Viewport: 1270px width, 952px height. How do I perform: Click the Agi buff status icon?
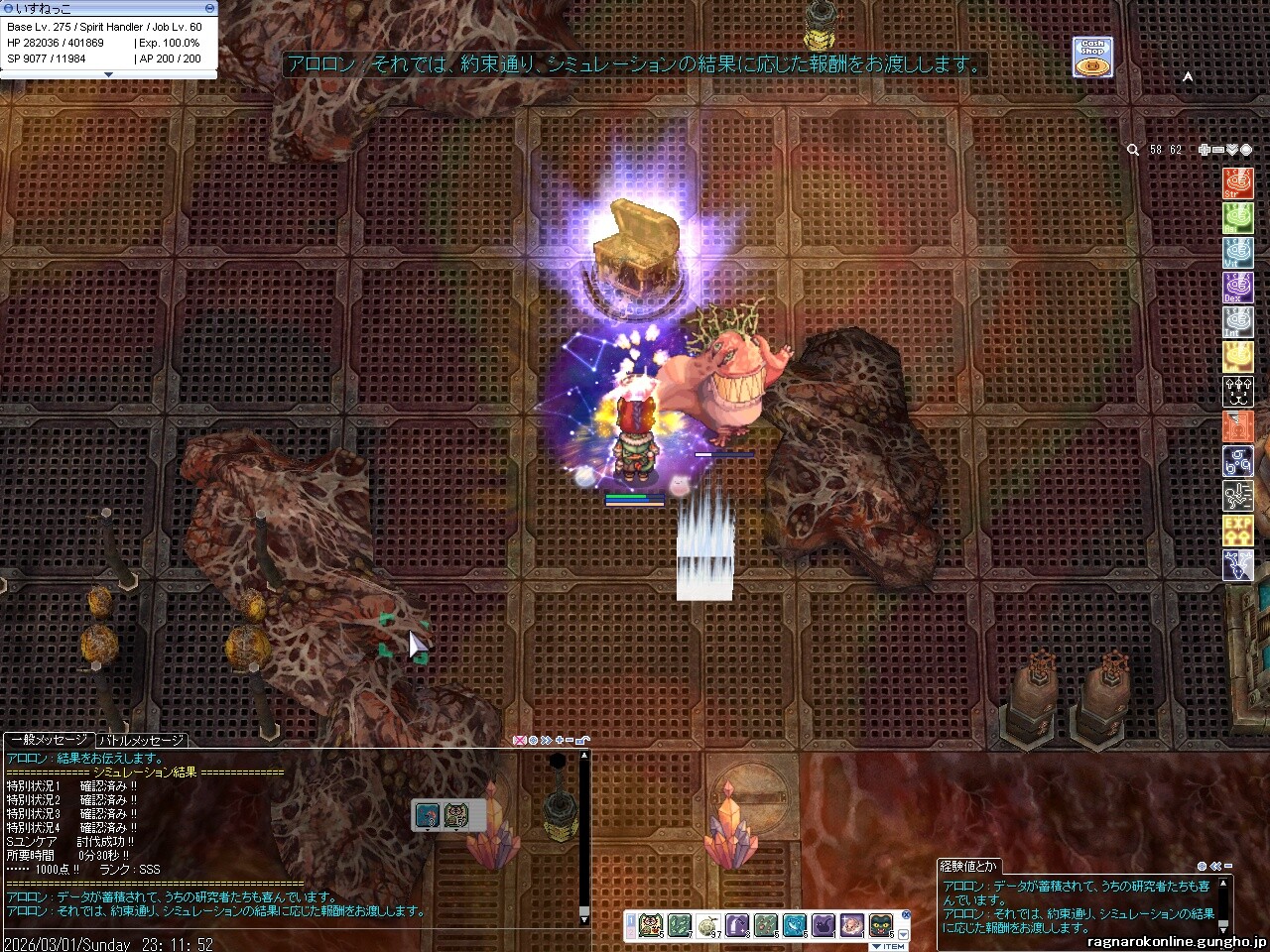tap(1237, 218)
